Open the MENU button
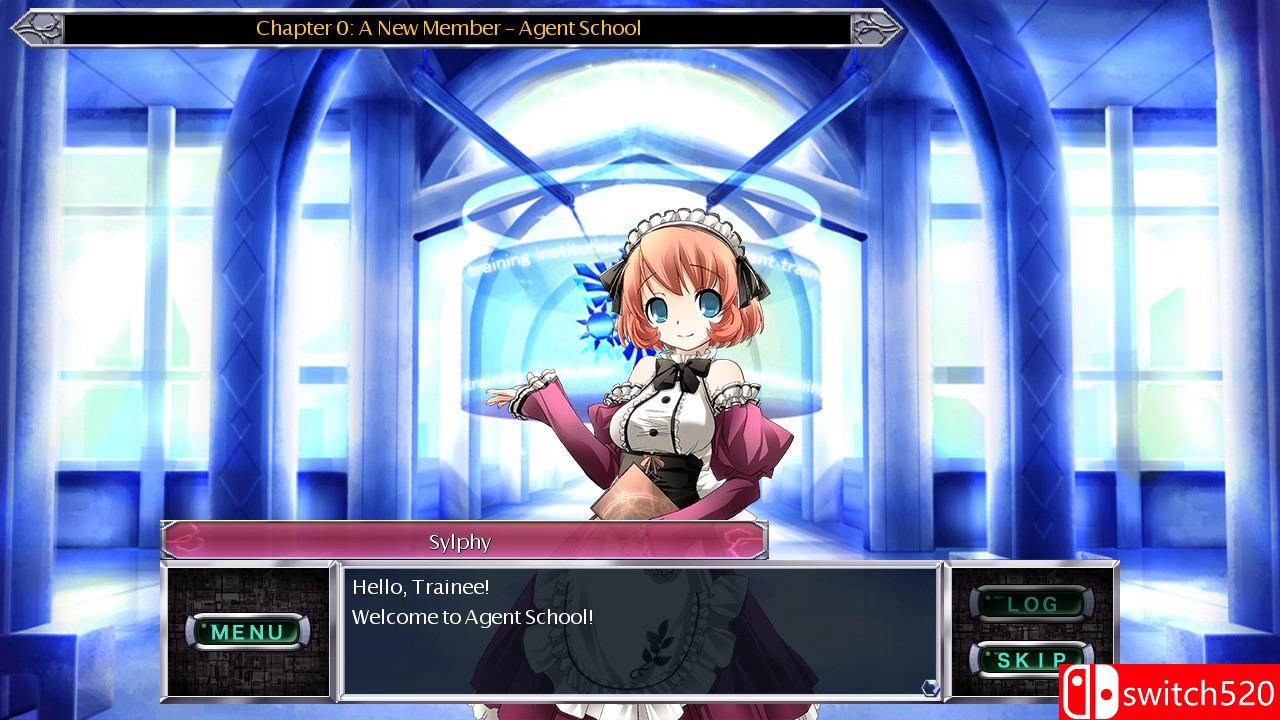This screenshot has width=1280, height=720. tap(247, 631)
